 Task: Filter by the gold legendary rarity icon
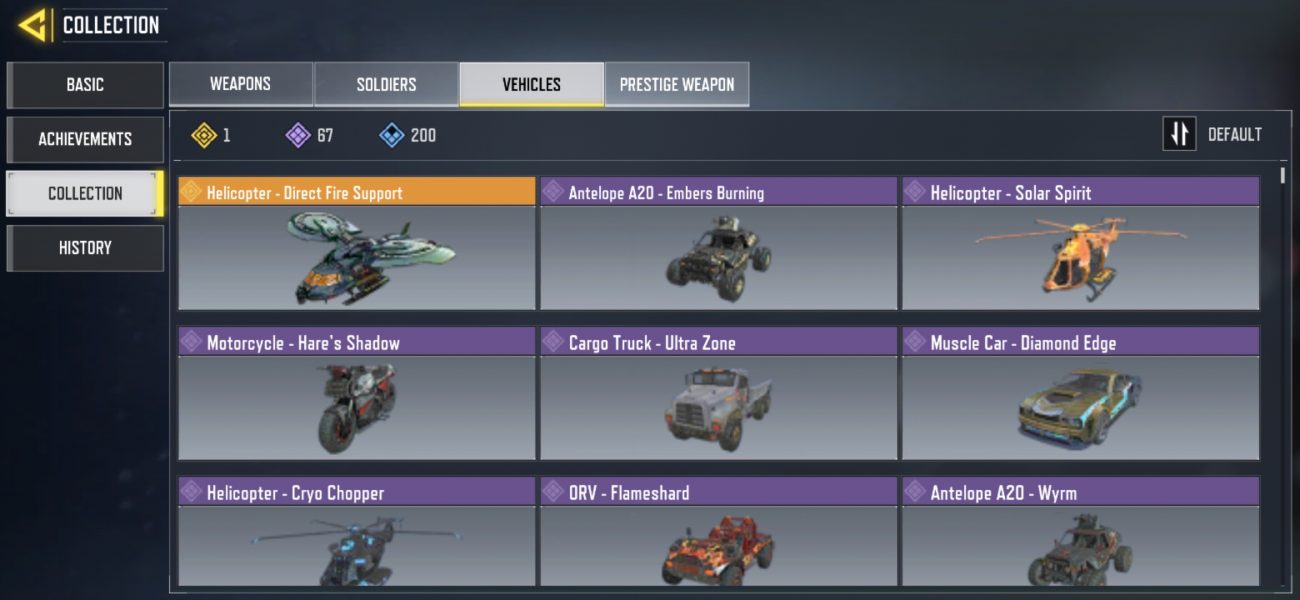pos(205,135)
